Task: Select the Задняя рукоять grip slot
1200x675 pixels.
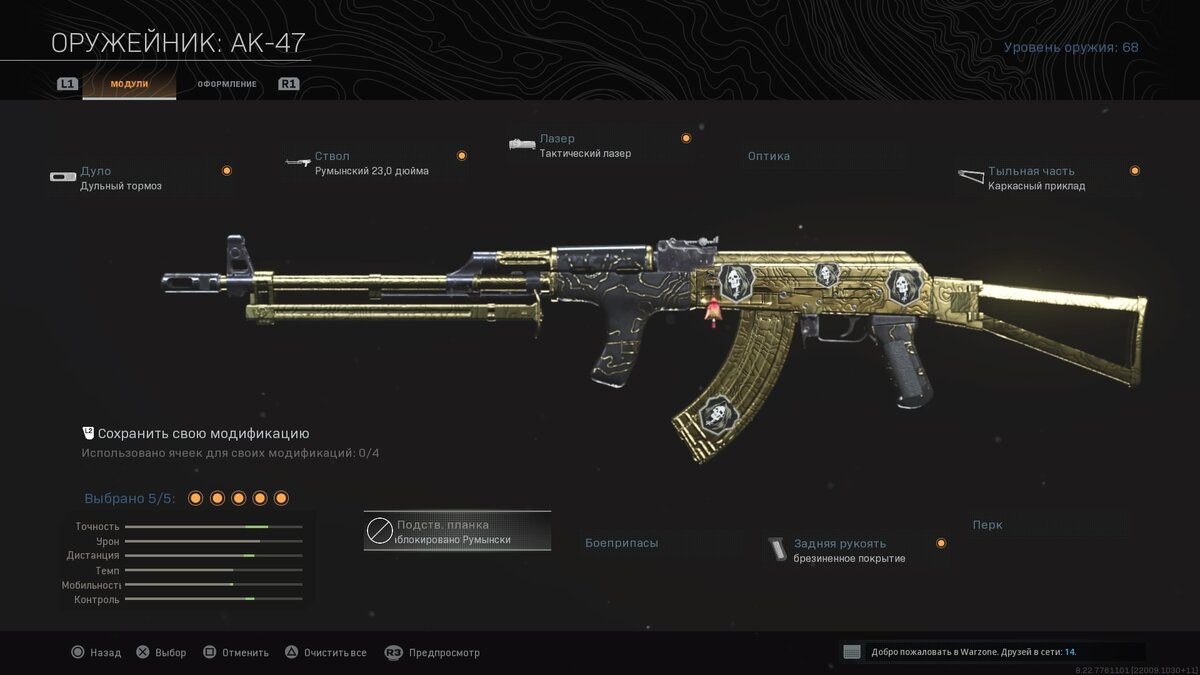Action: [x=855, y=550]
